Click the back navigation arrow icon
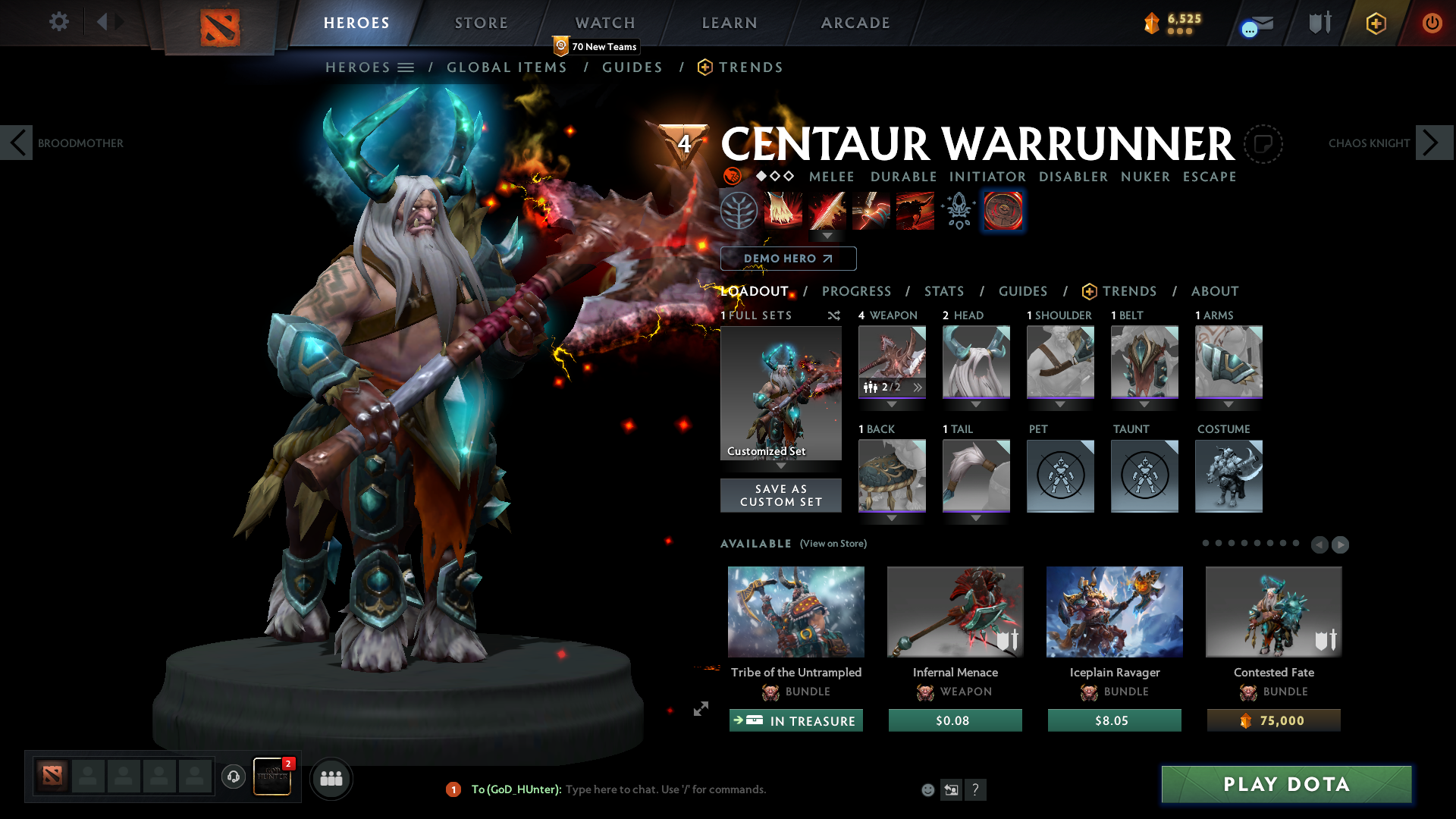The width and height of the screenshot is (1456, 819). [102, 23]
